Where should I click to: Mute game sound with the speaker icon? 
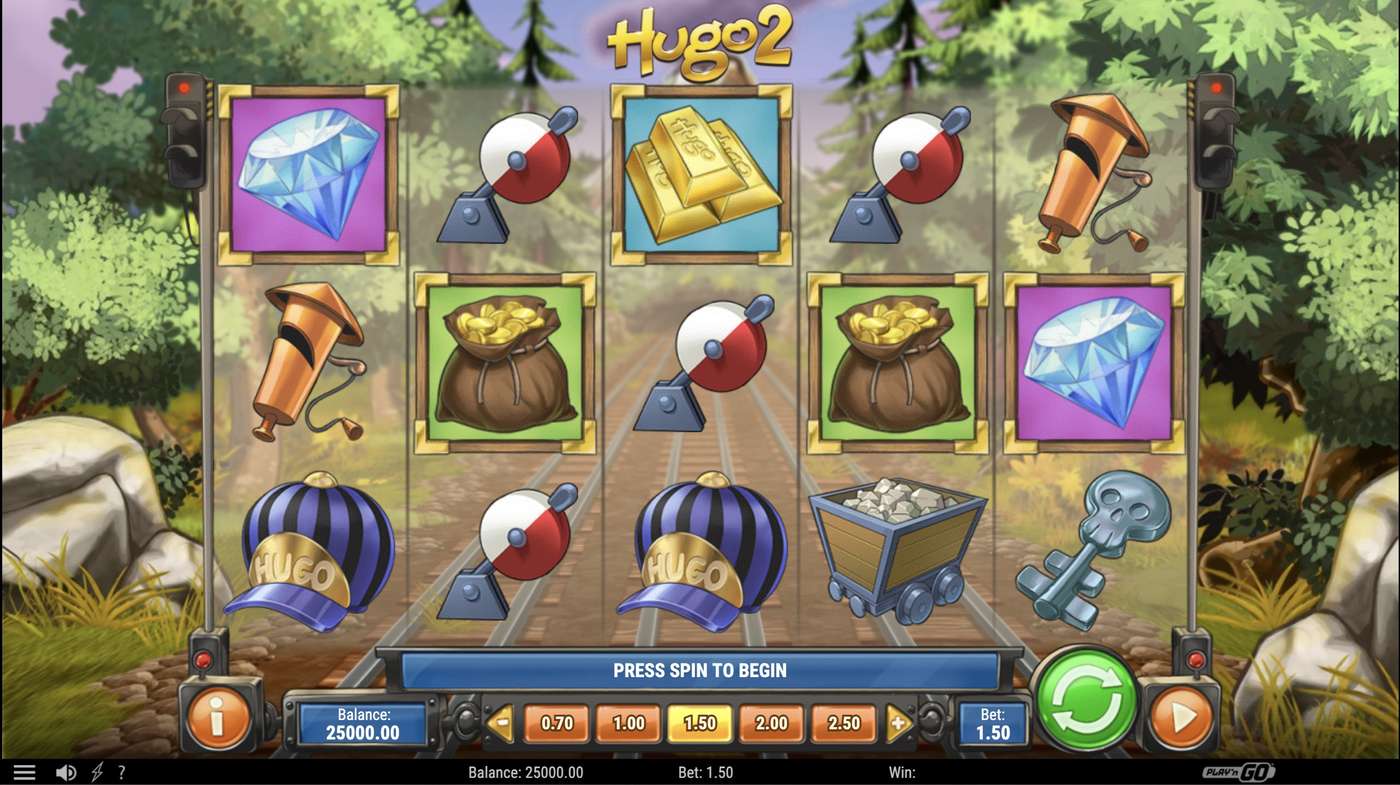coord(64,771)
